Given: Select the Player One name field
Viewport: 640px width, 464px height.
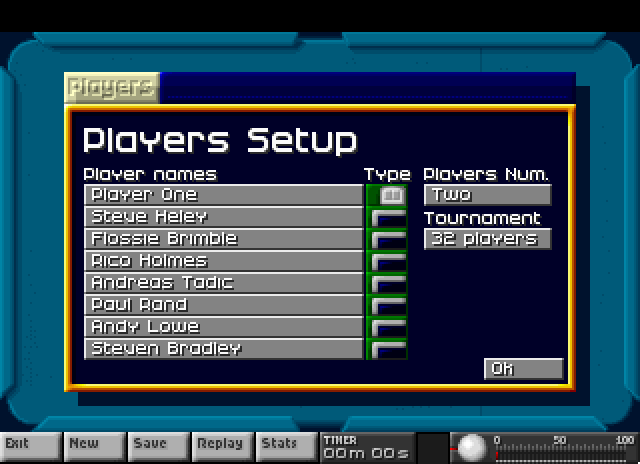Looking at the screenshot, I should coord(223,195).
